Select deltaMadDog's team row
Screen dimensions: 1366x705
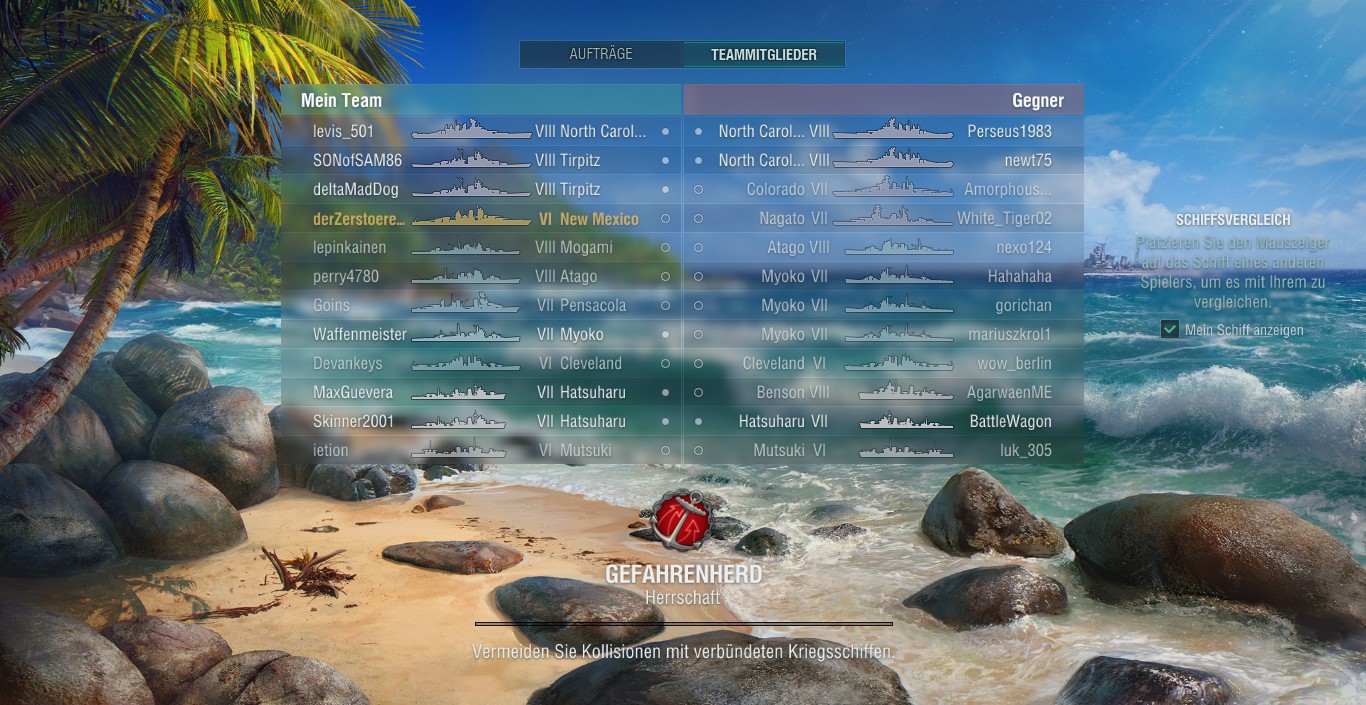(x=480, y=189)
